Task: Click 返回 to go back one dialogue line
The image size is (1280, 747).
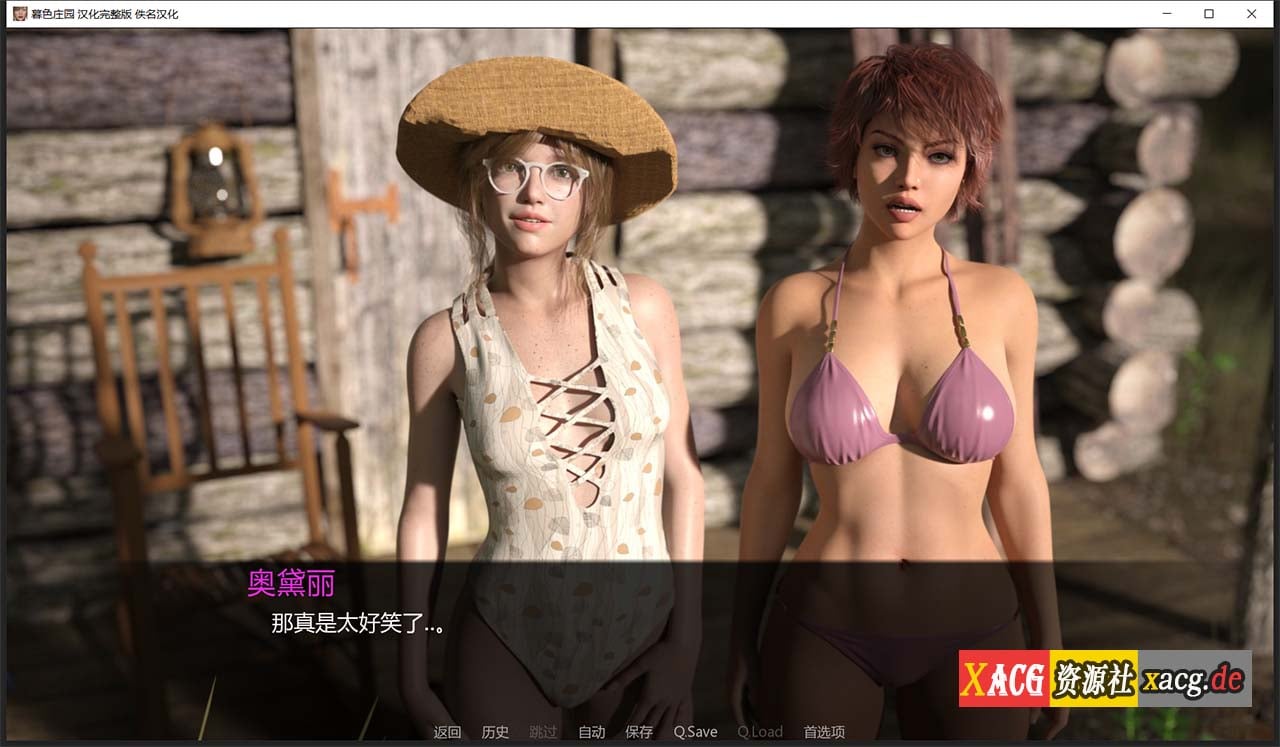Action: point(446,732)
